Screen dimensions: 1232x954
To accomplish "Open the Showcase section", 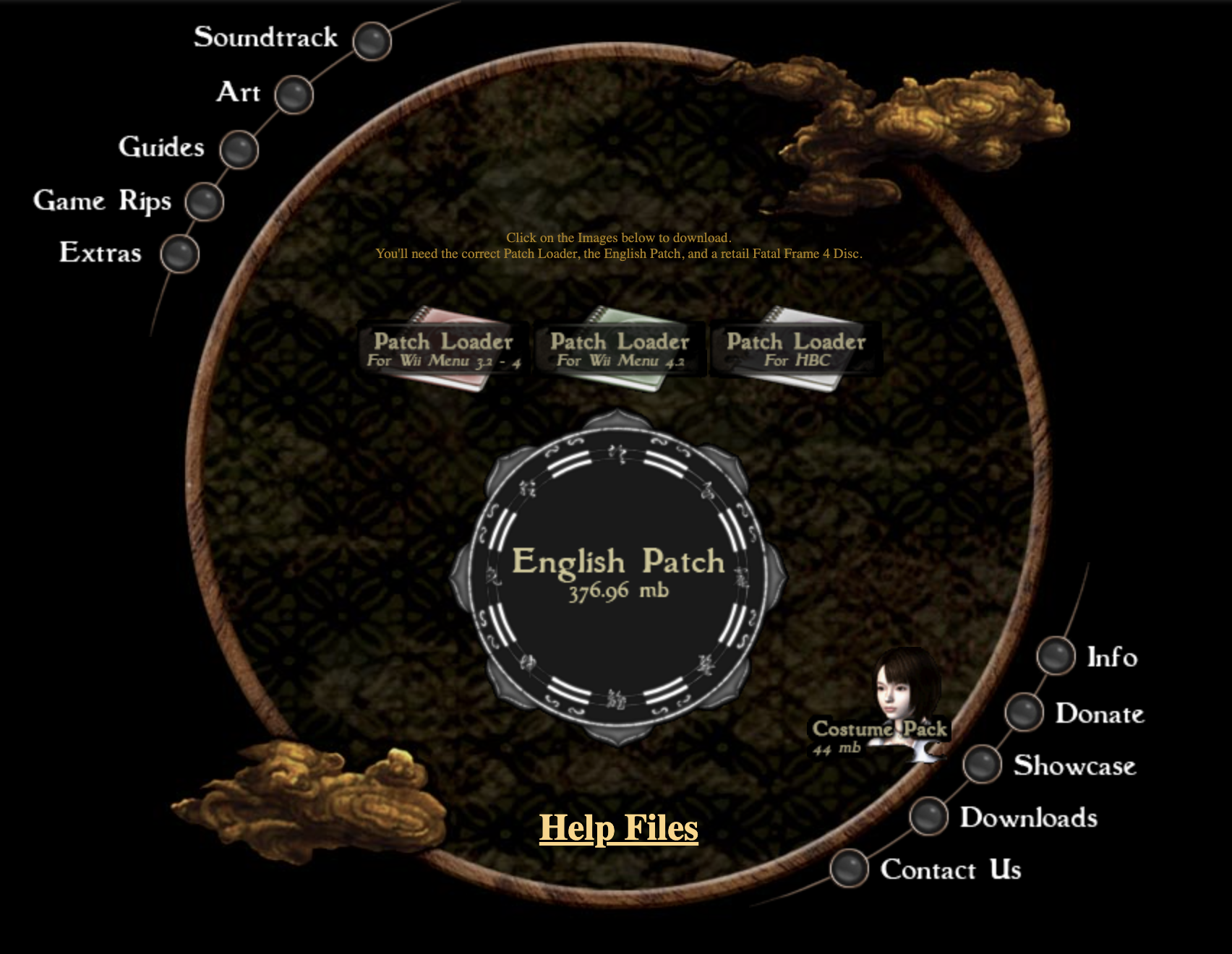I will [1074, 765].
